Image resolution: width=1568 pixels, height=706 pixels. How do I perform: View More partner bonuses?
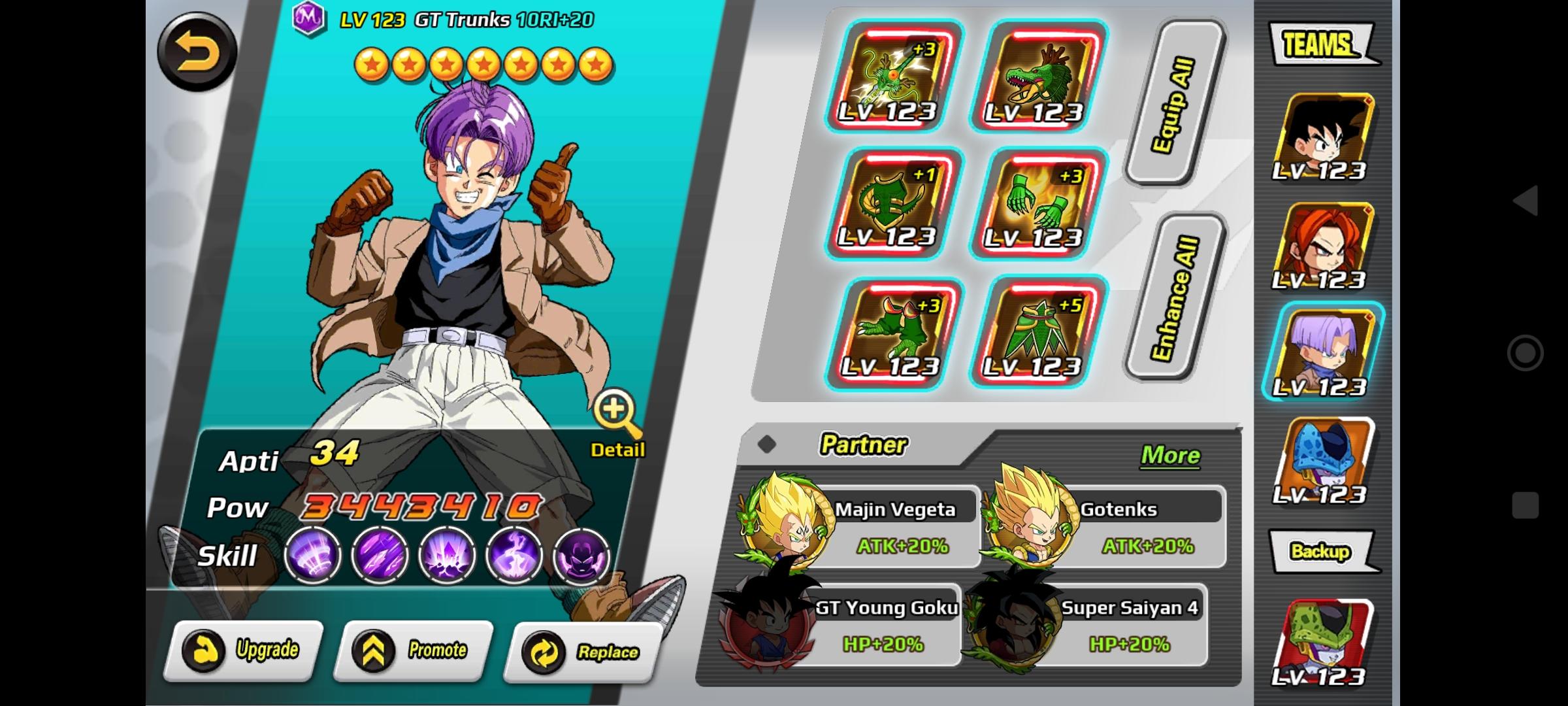coord(1169,455)
